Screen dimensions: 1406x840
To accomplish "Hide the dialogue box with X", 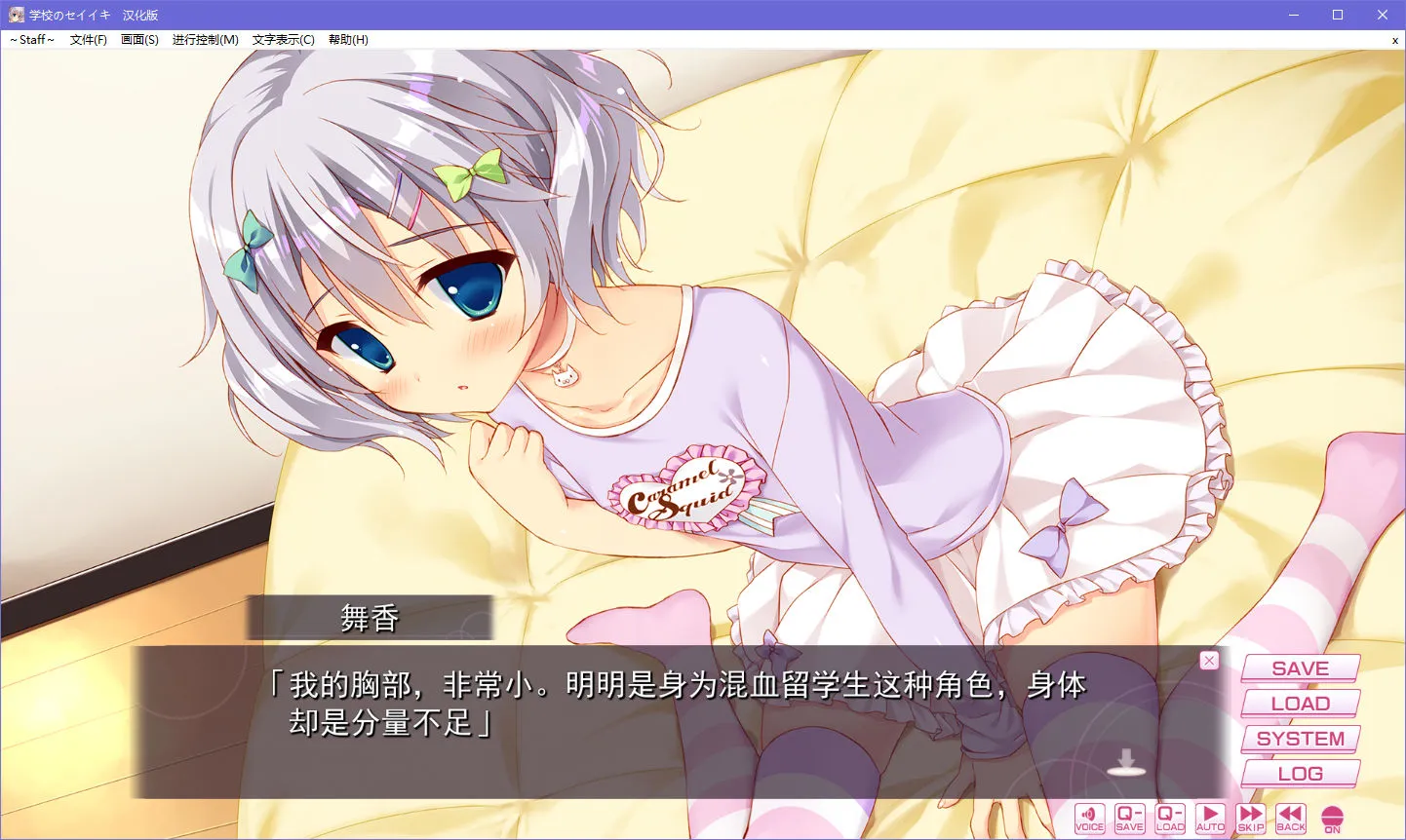I will pyautogui.click(x=1209, y=661).
